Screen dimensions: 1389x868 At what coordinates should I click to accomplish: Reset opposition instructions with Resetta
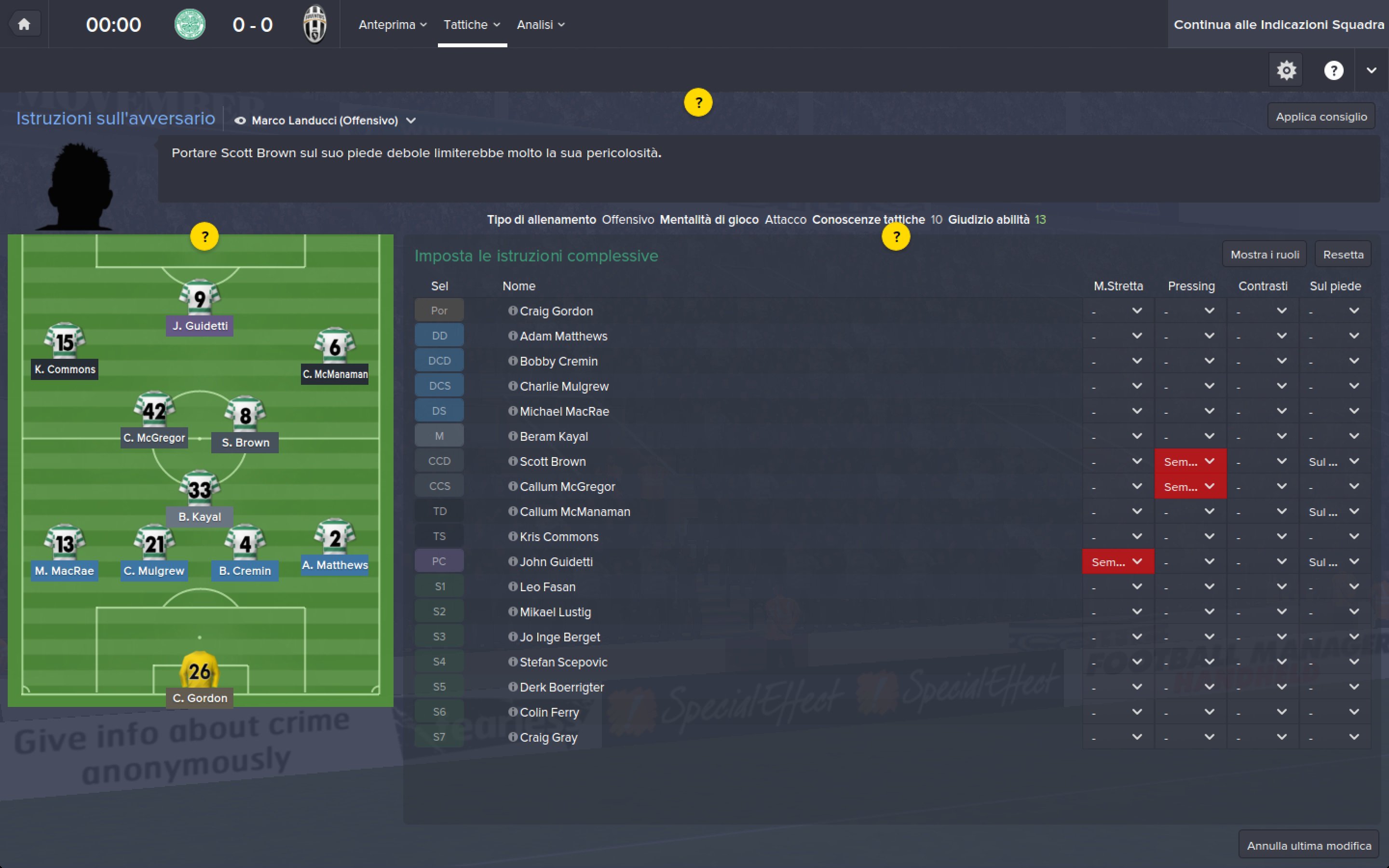click(x=1343, y=254)
